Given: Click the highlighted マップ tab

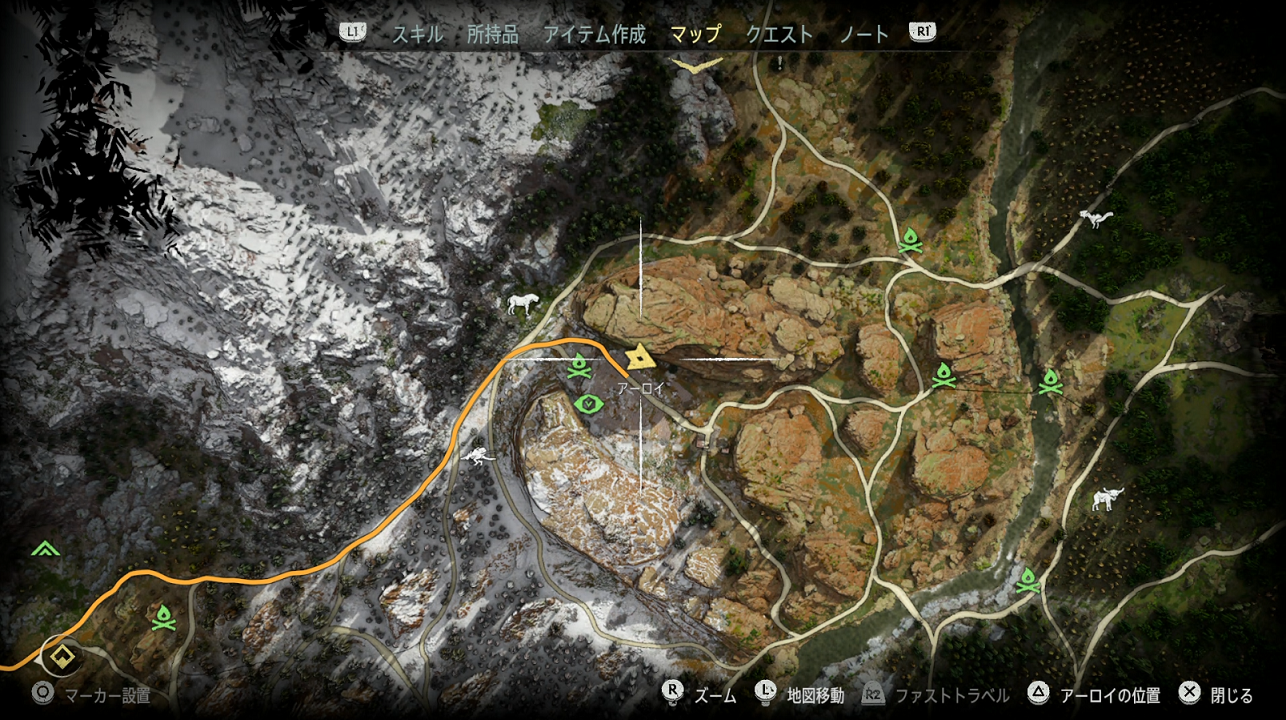Looking at the screenshot, I should click(695, 34).
